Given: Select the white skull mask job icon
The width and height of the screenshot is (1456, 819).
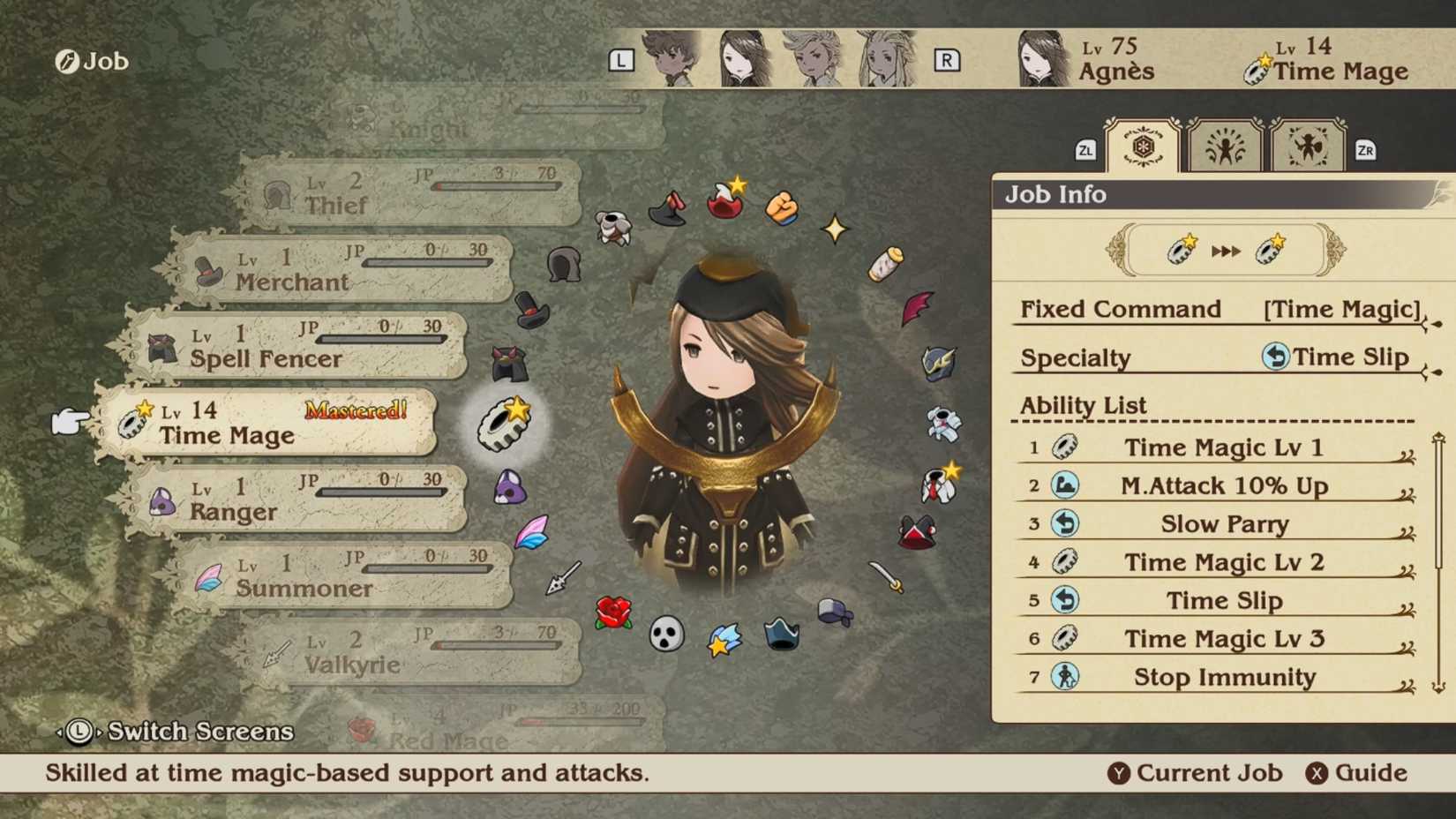Looking at the screenshot, I should (x=666, y=634).
